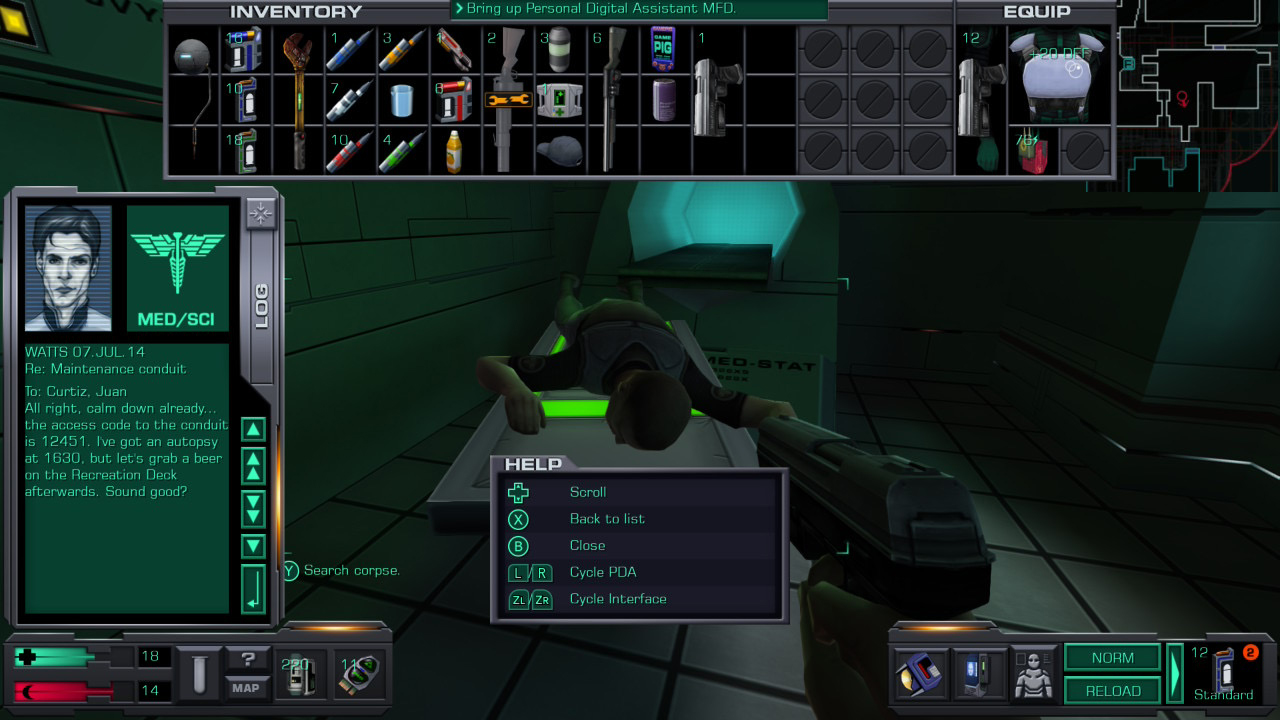Select the orange juice bottle item

click(453, 150)
